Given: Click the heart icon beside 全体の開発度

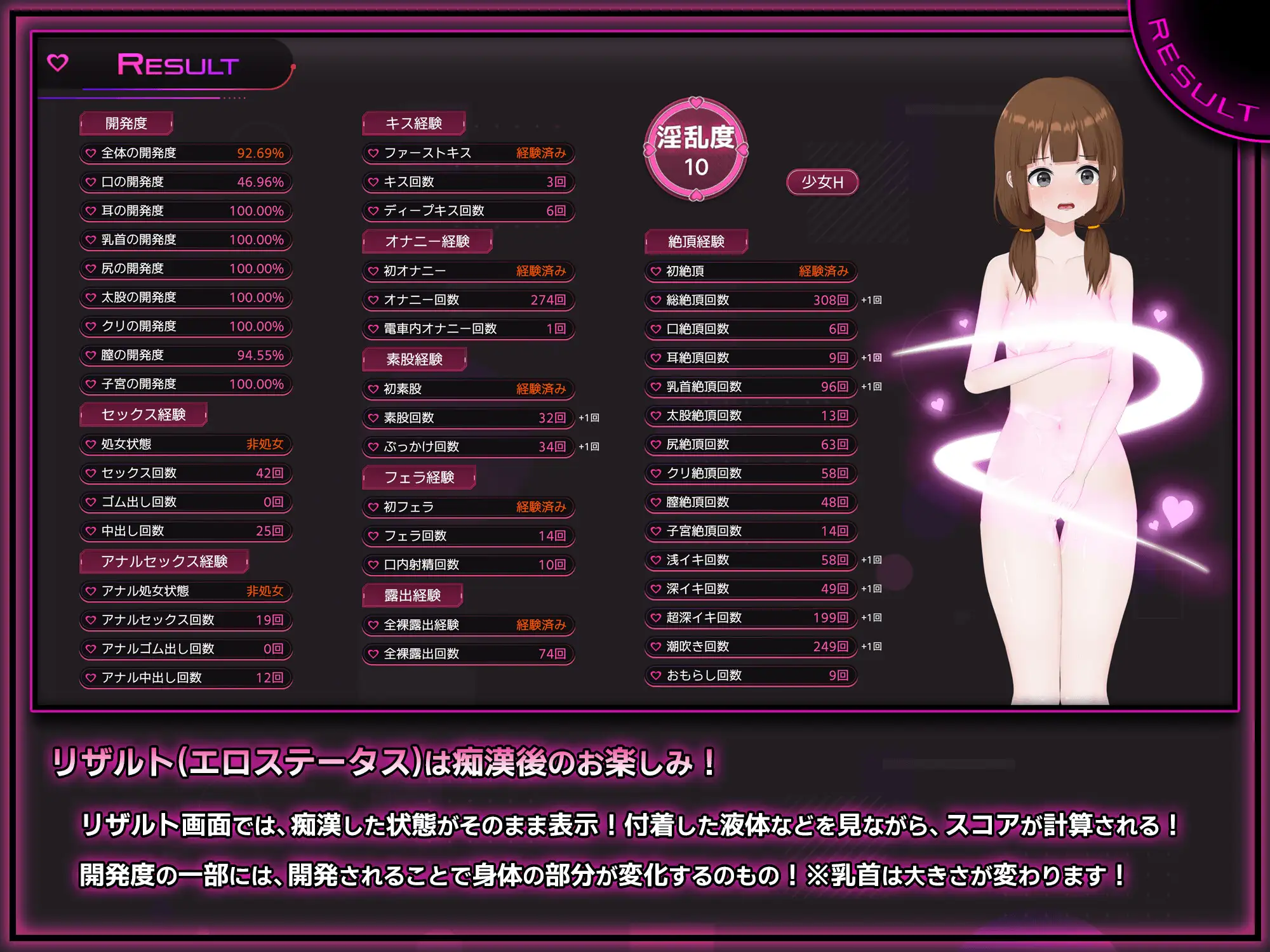Looking at the screenshot, I should click(x=90, y=154).
